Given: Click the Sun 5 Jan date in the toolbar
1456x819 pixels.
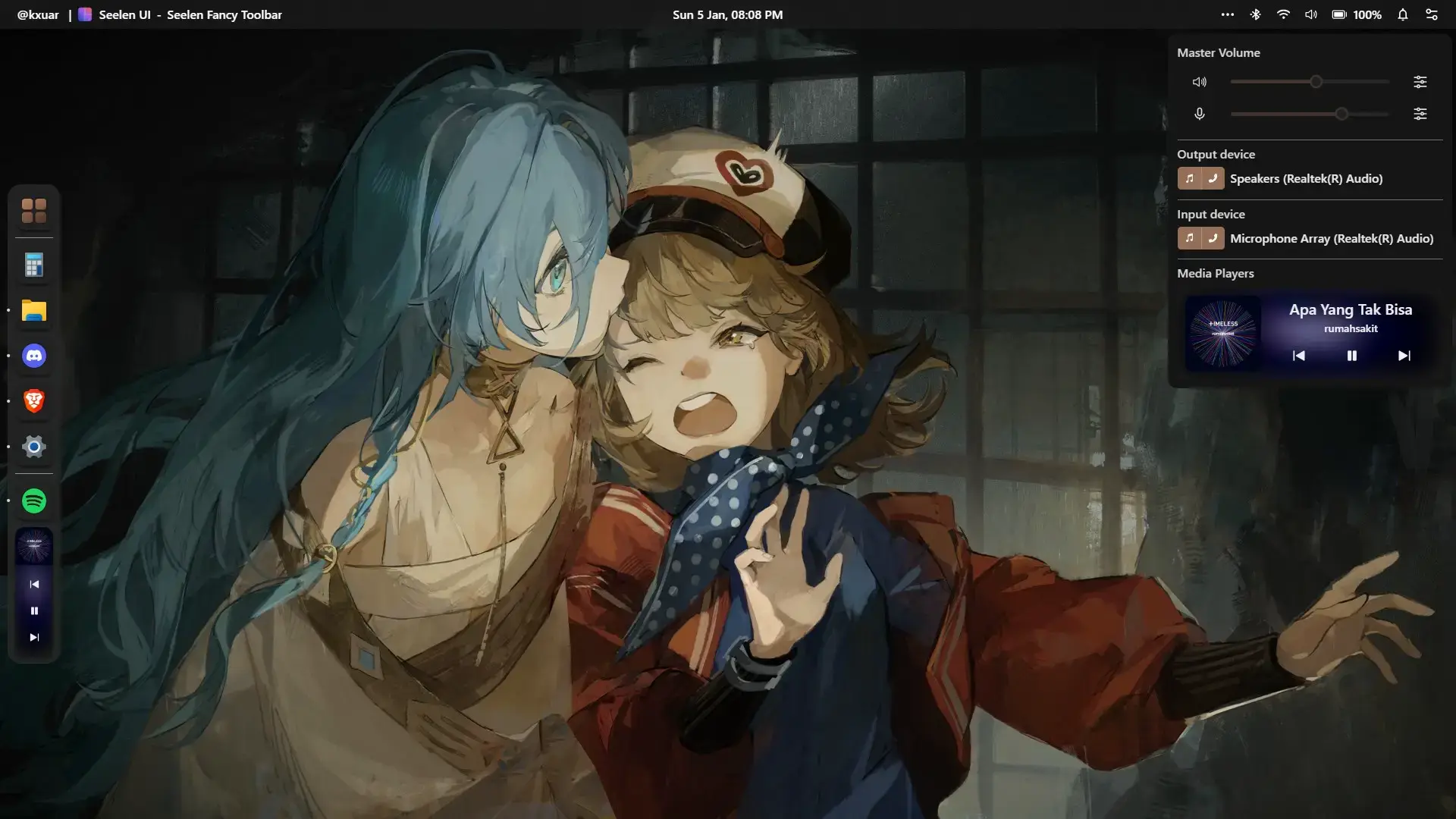Looking at the screenshot, I should click(727, 14).
